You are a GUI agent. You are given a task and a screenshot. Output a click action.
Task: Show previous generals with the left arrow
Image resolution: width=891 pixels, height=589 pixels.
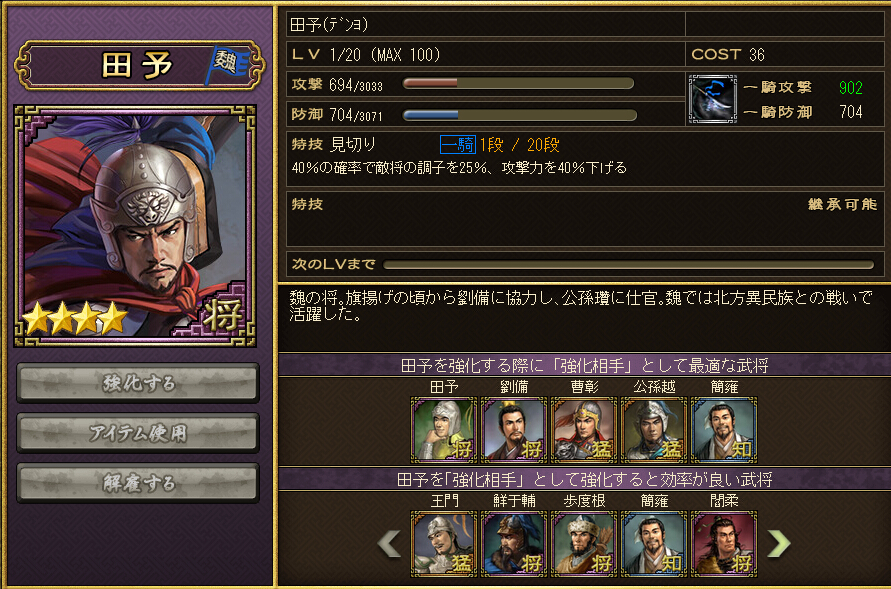point(389,543)
